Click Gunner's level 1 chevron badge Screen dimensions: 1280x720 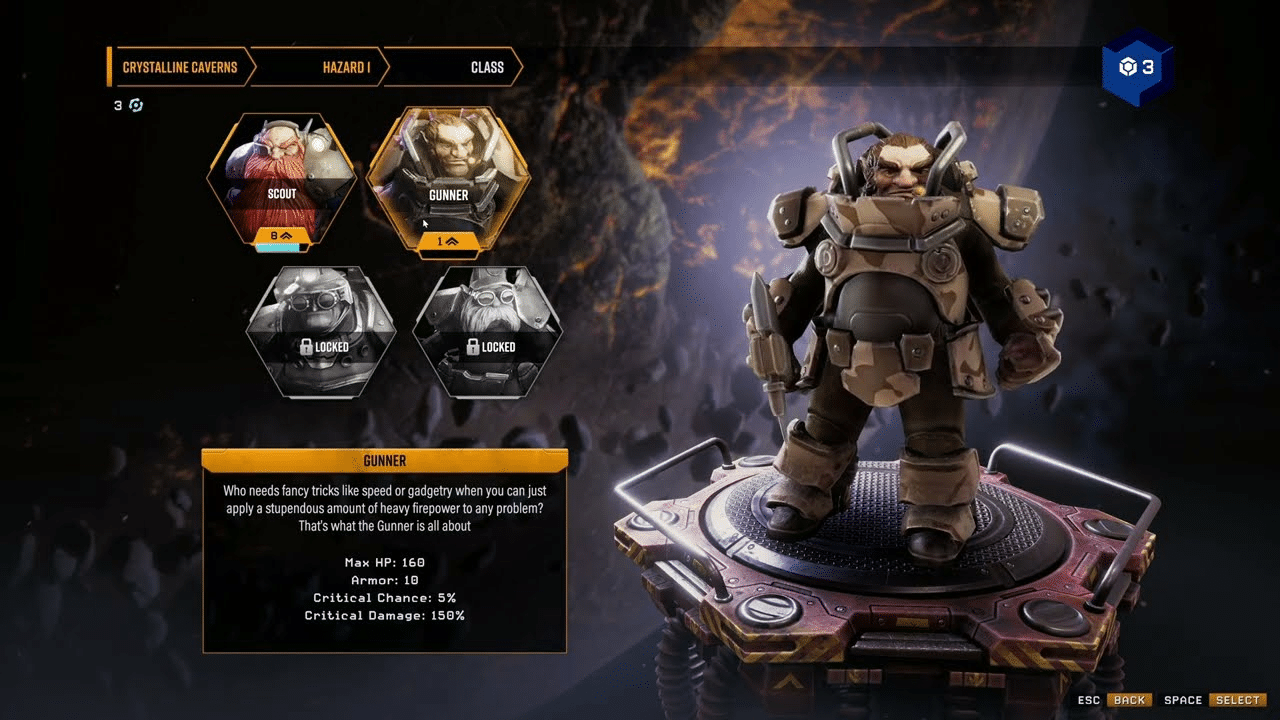coord(448,240)
